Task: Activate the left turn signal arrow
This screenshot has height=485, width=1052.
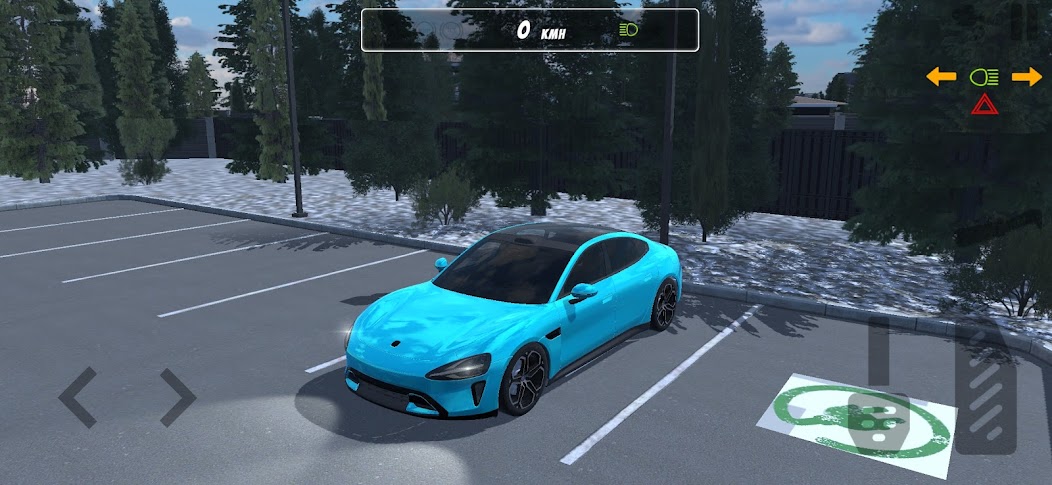Action: tap(941, 77)
